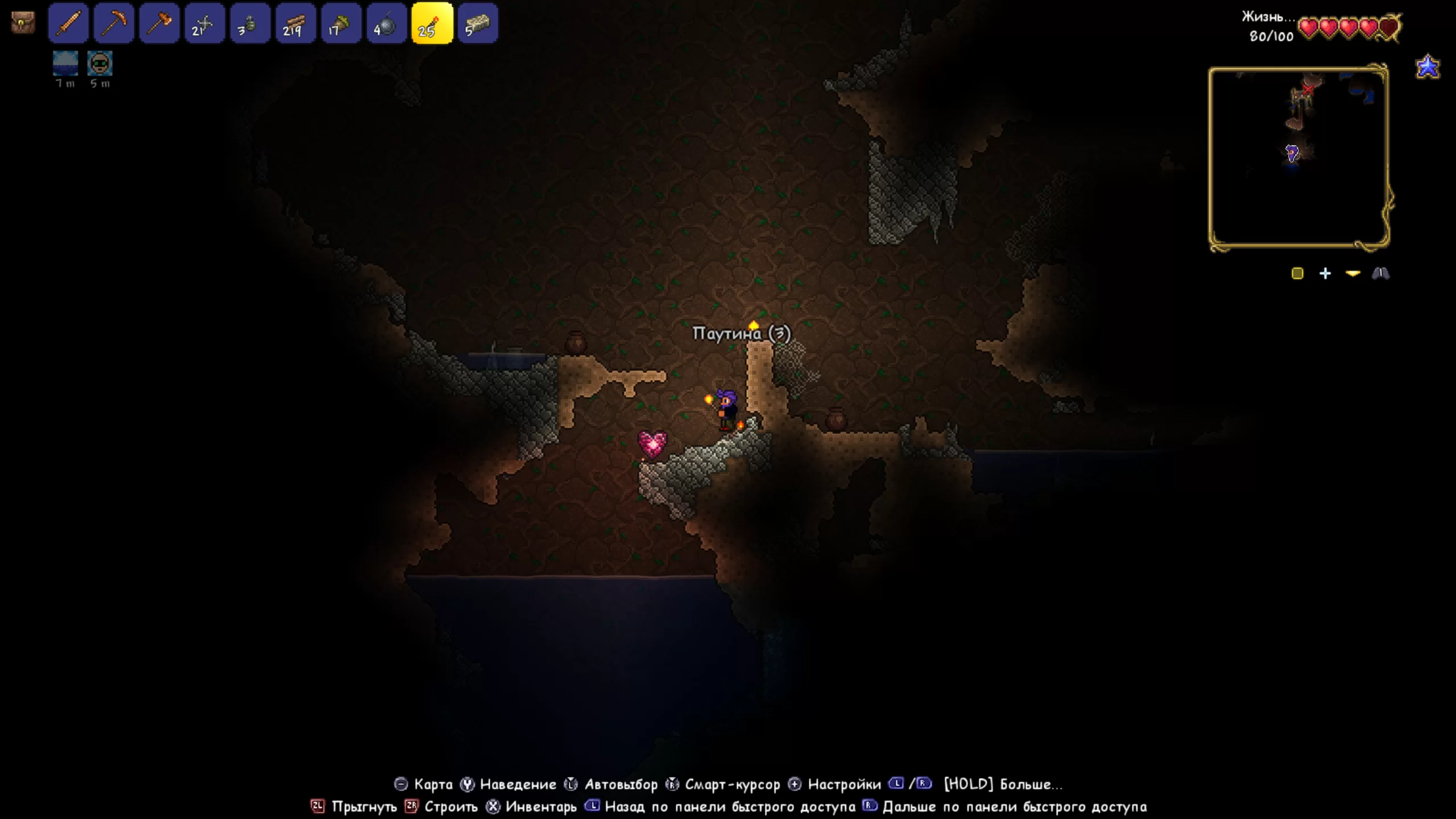Equip the copper axe from hotbar
The height and width of the screenshot is (819, 1456).
tap(159, 23)
